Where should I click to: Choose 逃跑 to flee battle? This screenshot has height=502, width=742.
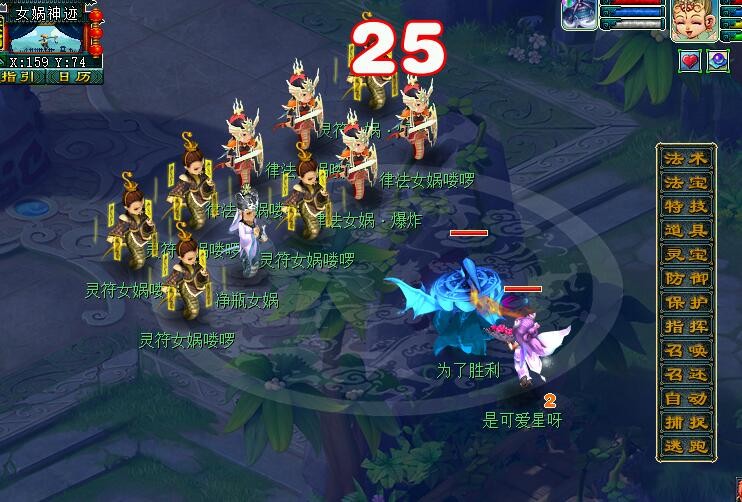click(686, 447)
